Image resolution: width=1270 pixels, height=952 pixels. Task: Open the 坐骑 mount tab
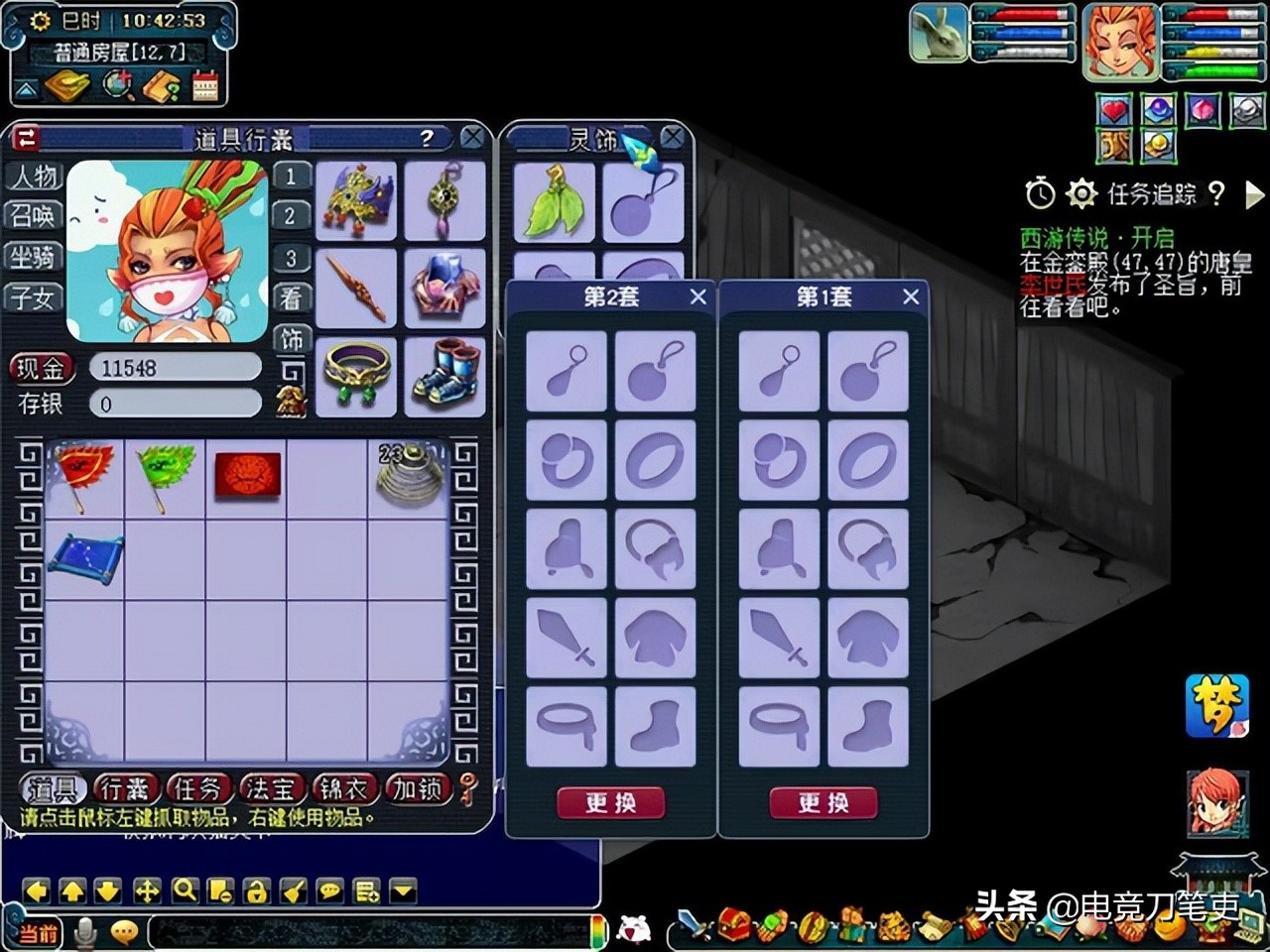click(x=34, y=257)
